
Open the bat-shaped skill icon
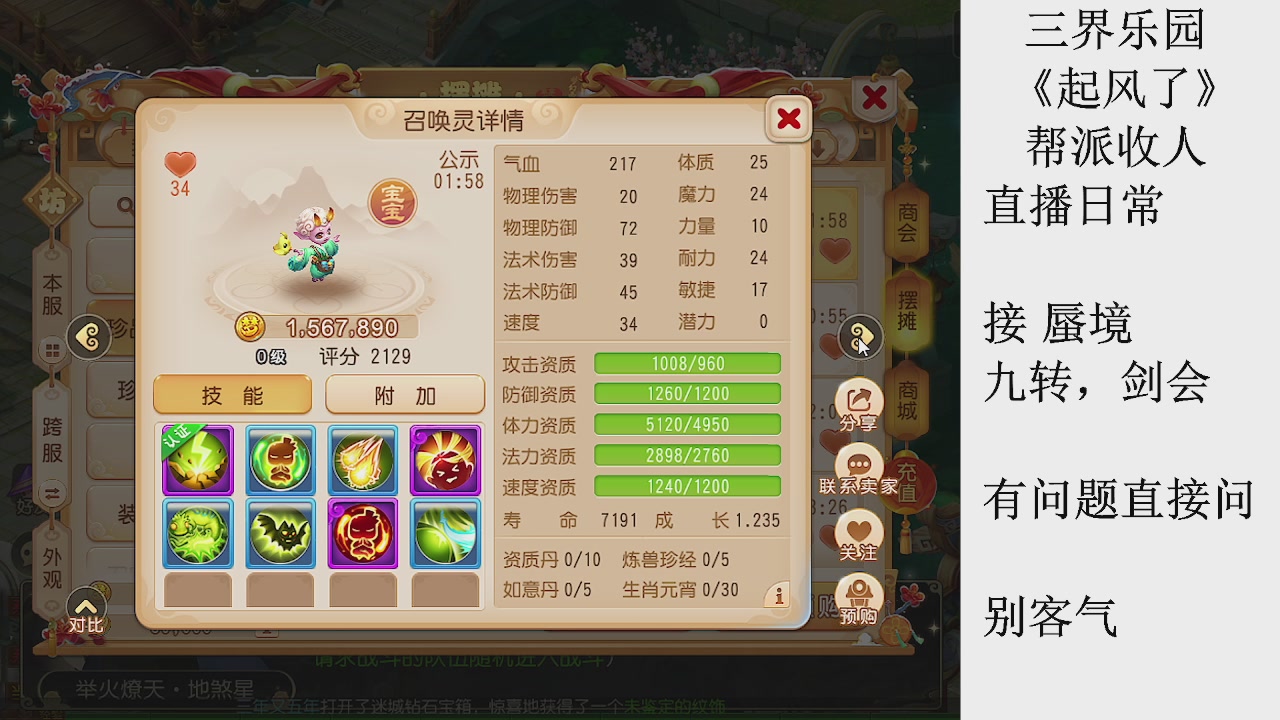pyautogui.click(x=280, y=537)
